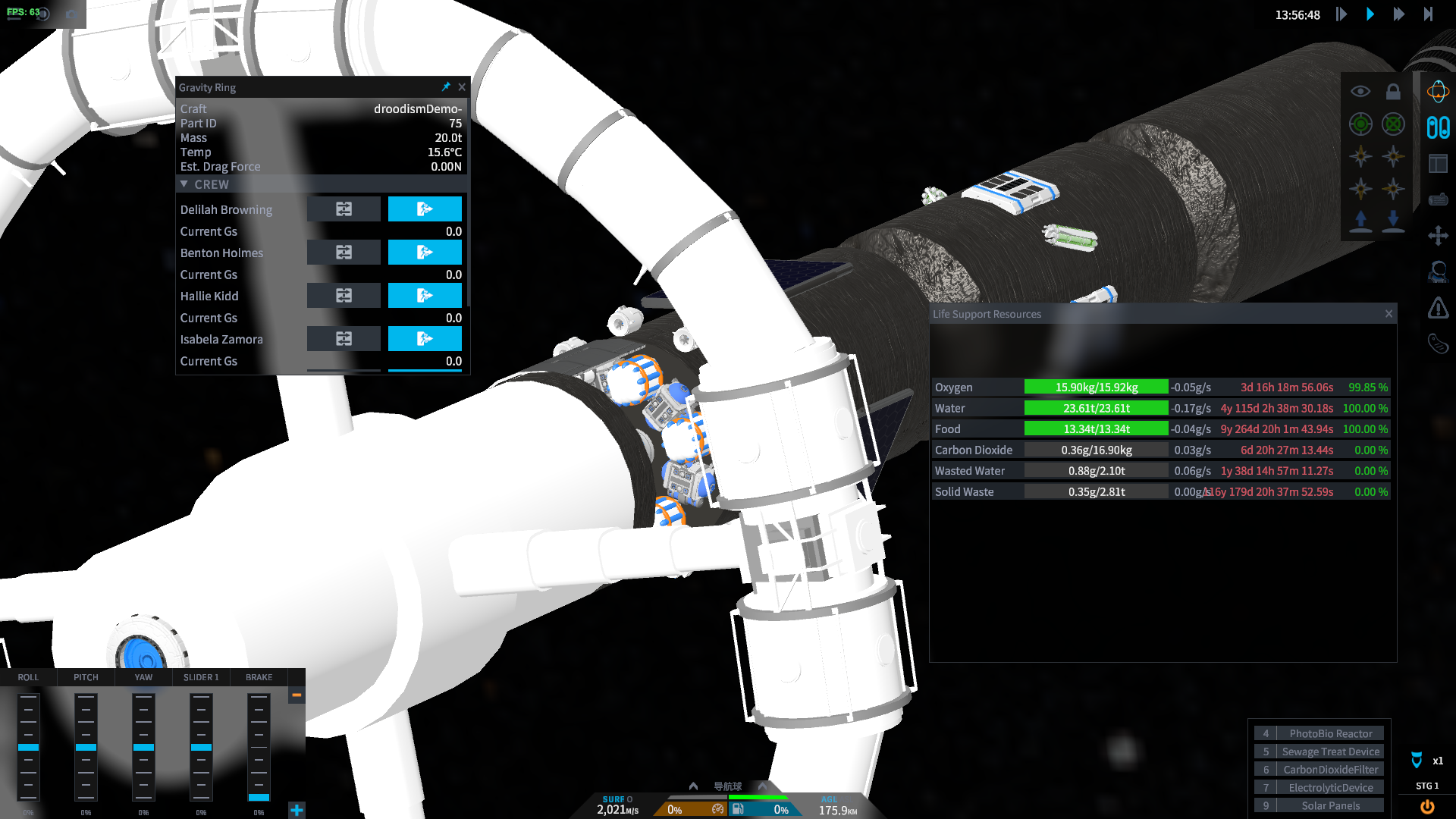The height and width of the screenshot is (819, 1456).
Task: Transfer Benton Holmes to another part
Action: pos(344,253)
